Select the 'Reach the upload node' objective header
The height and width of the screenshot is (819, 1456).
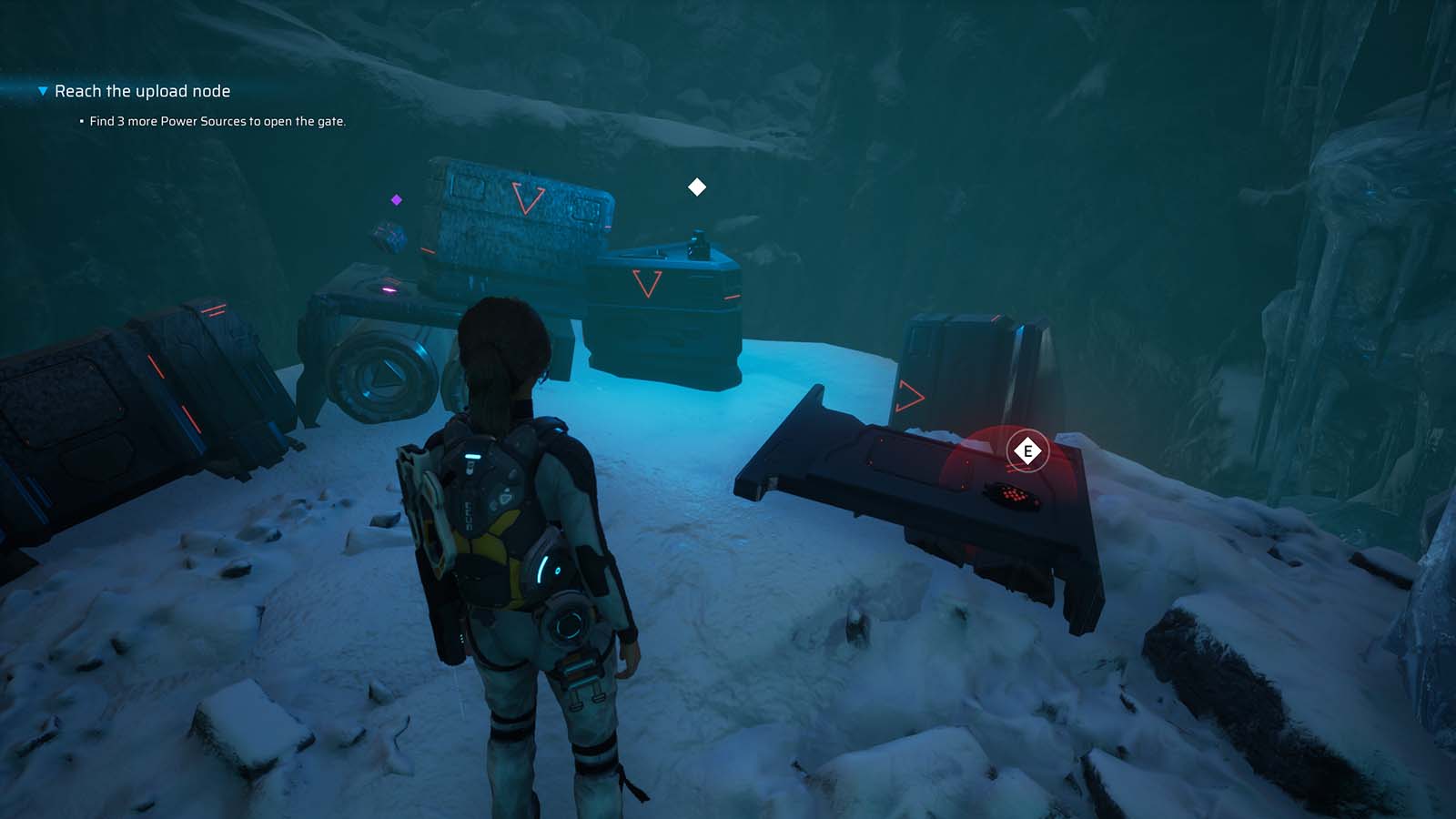click(x=142, y=91)
